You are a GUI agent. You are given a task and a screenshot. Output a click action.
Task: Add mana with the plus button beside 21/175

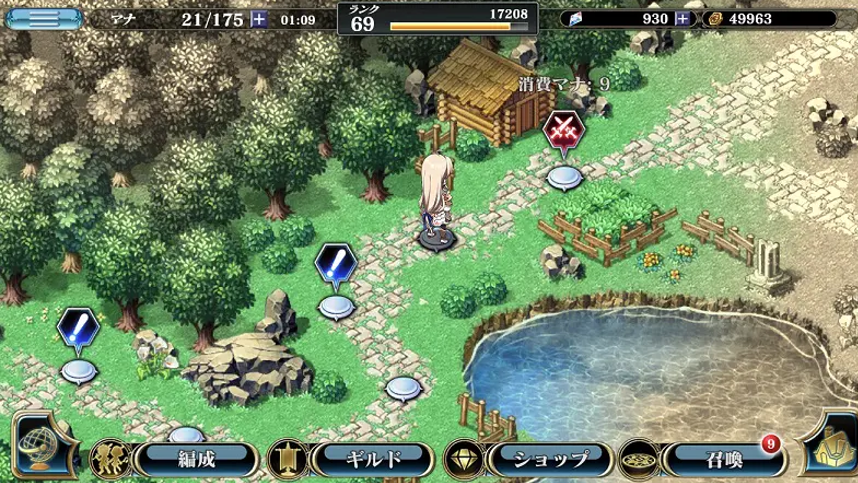(260, 18)
